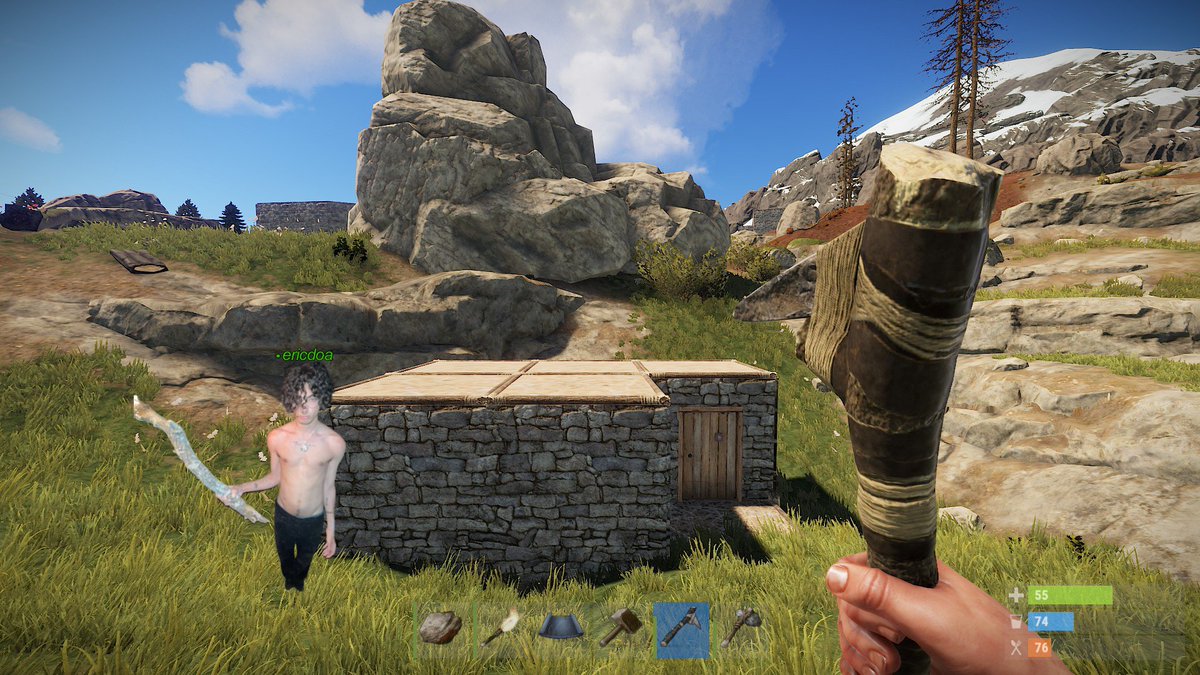The image size is (1200, 675).
Task: Select the rock in the hotbar
Action: click(440, 629)
